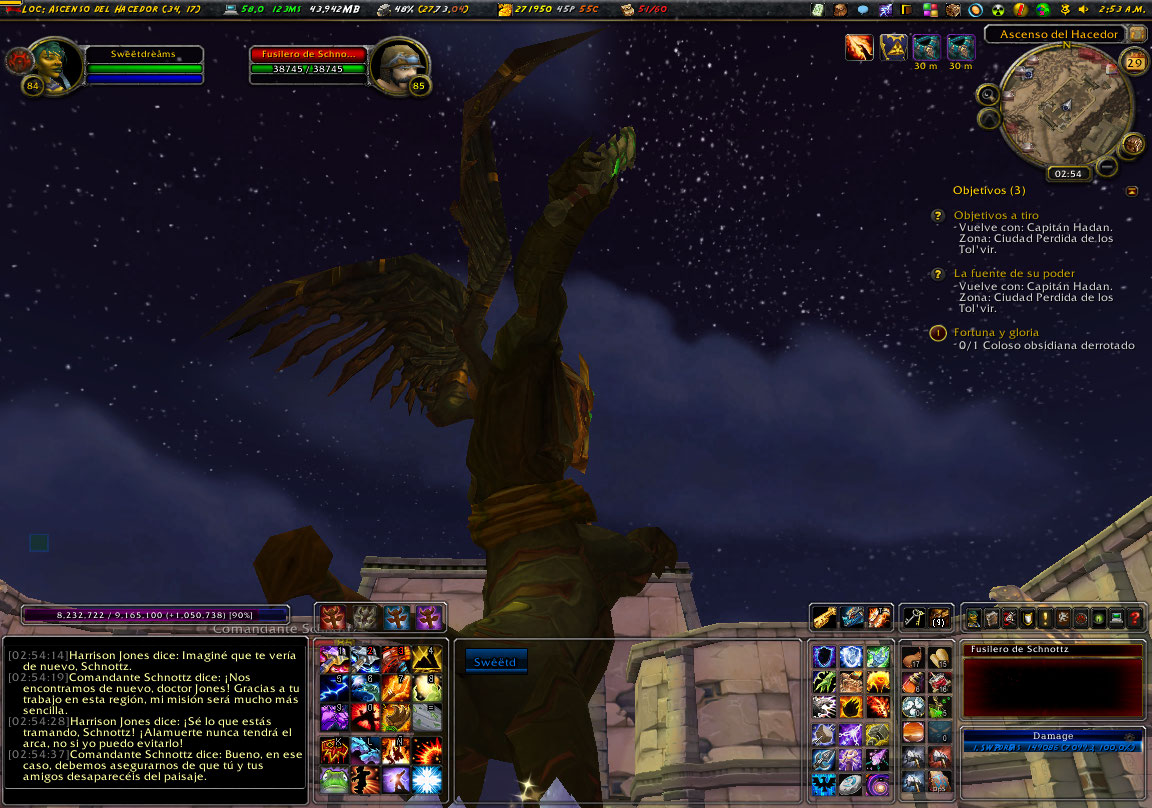Screen dimensions: 1152x808
Task: Use the purple swirling vortex ability
Action: pyautogui.click(x=878, y=784)
